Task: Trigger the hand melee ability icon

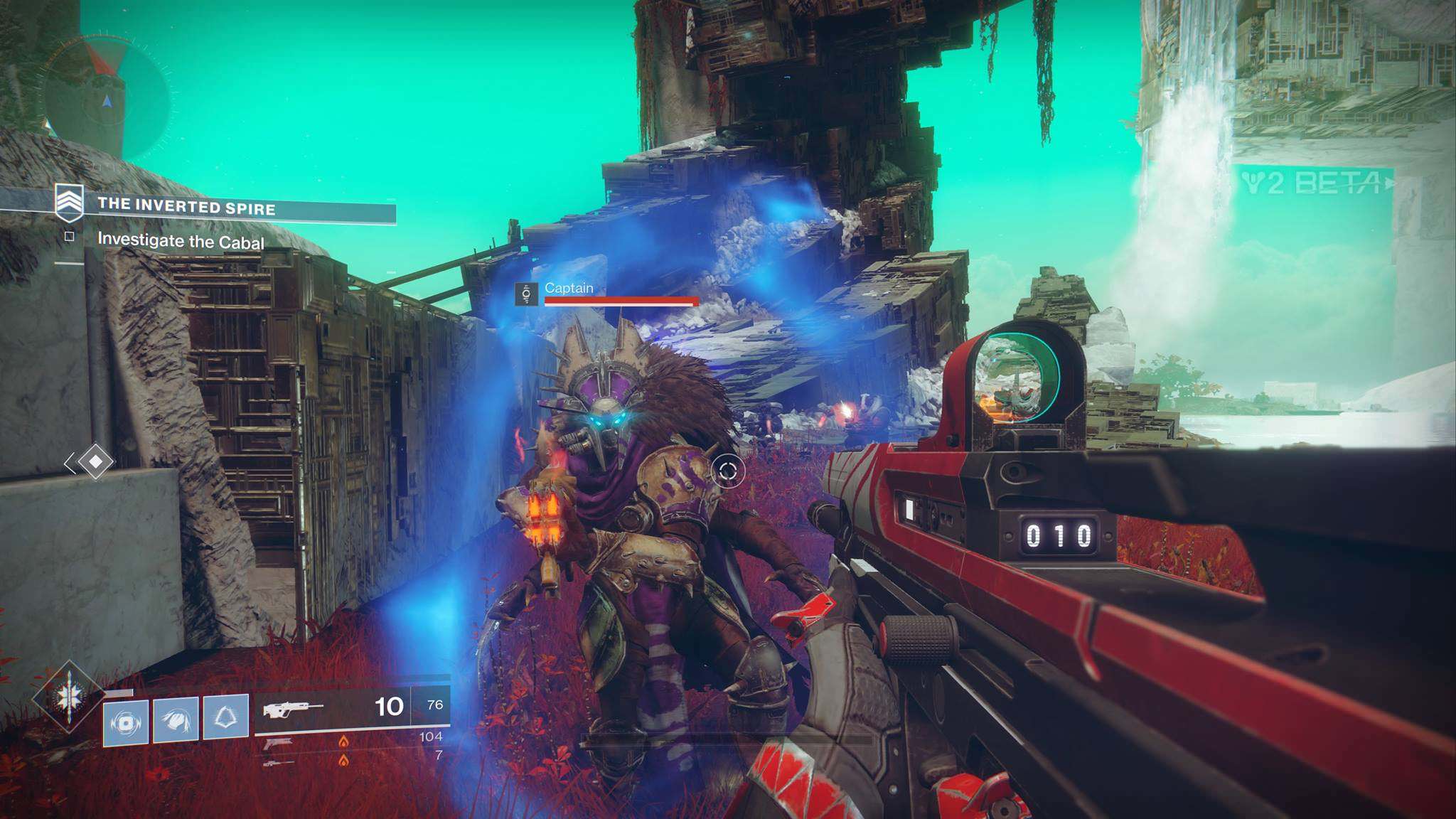Action: click(x=176, y=719)
